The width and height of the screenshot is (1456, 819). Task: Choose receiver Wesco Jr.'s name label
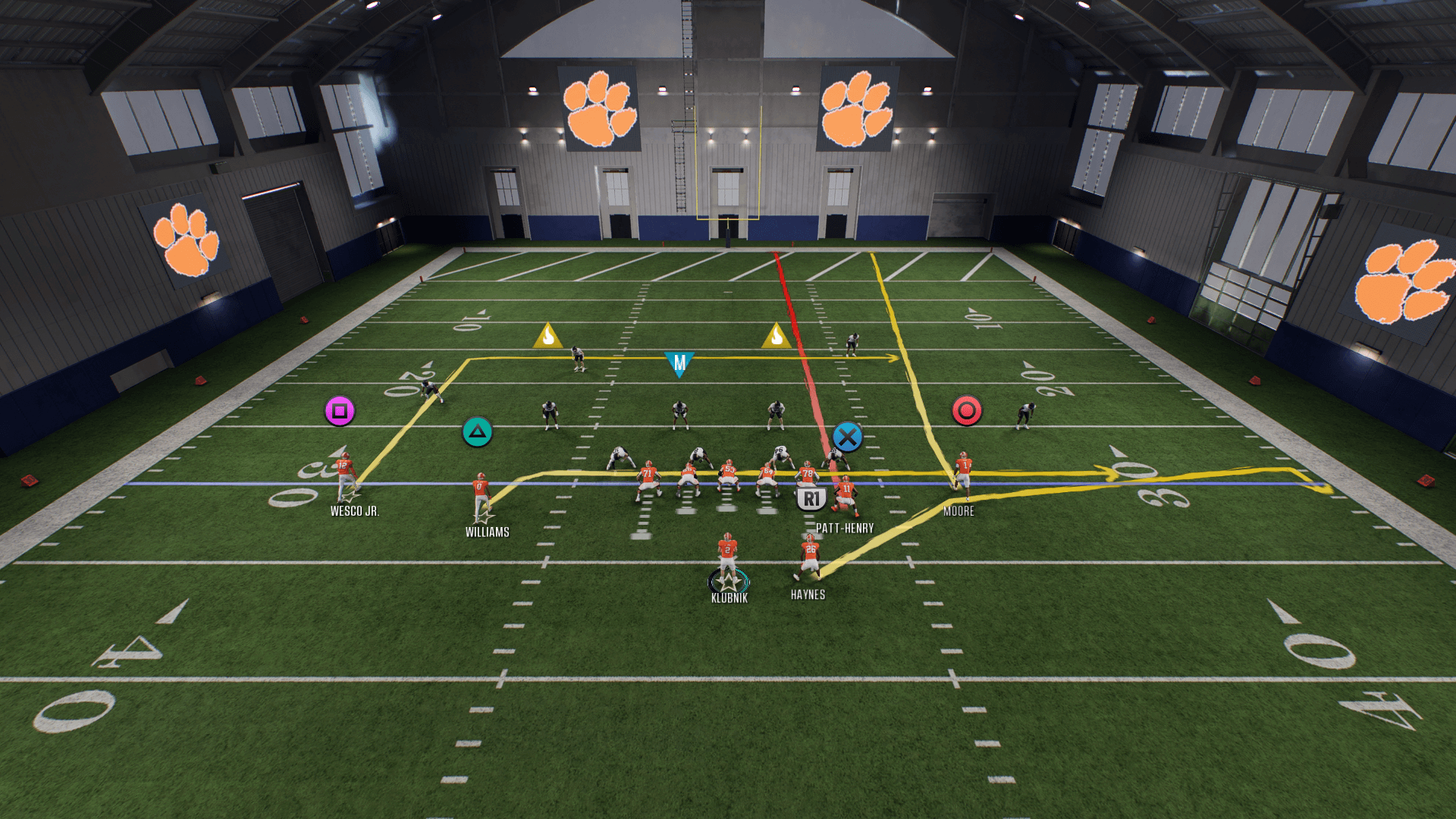point(354,511)
